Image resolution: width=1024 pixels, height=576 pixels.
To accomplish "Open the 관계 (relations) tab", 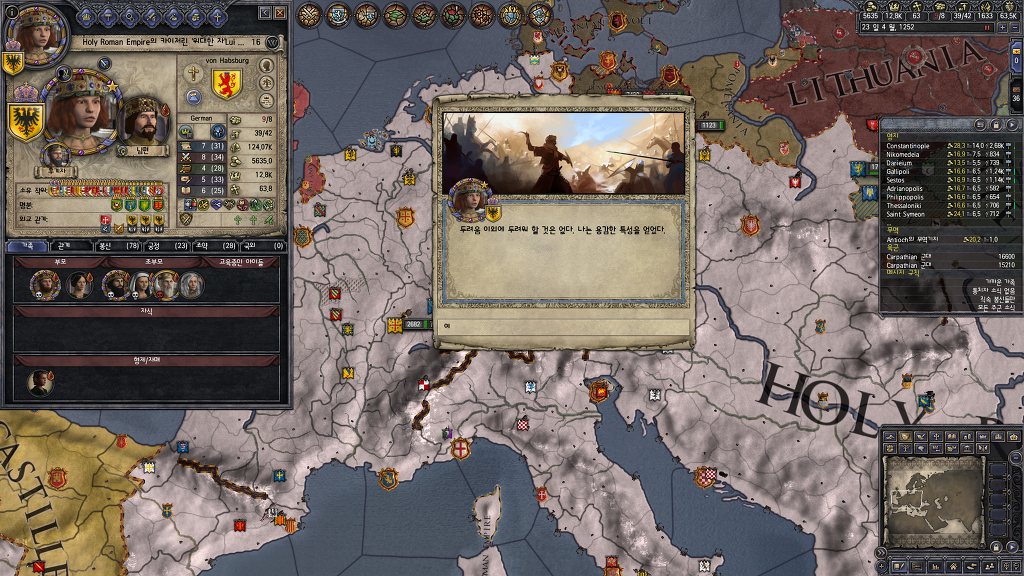I will 63,245.
